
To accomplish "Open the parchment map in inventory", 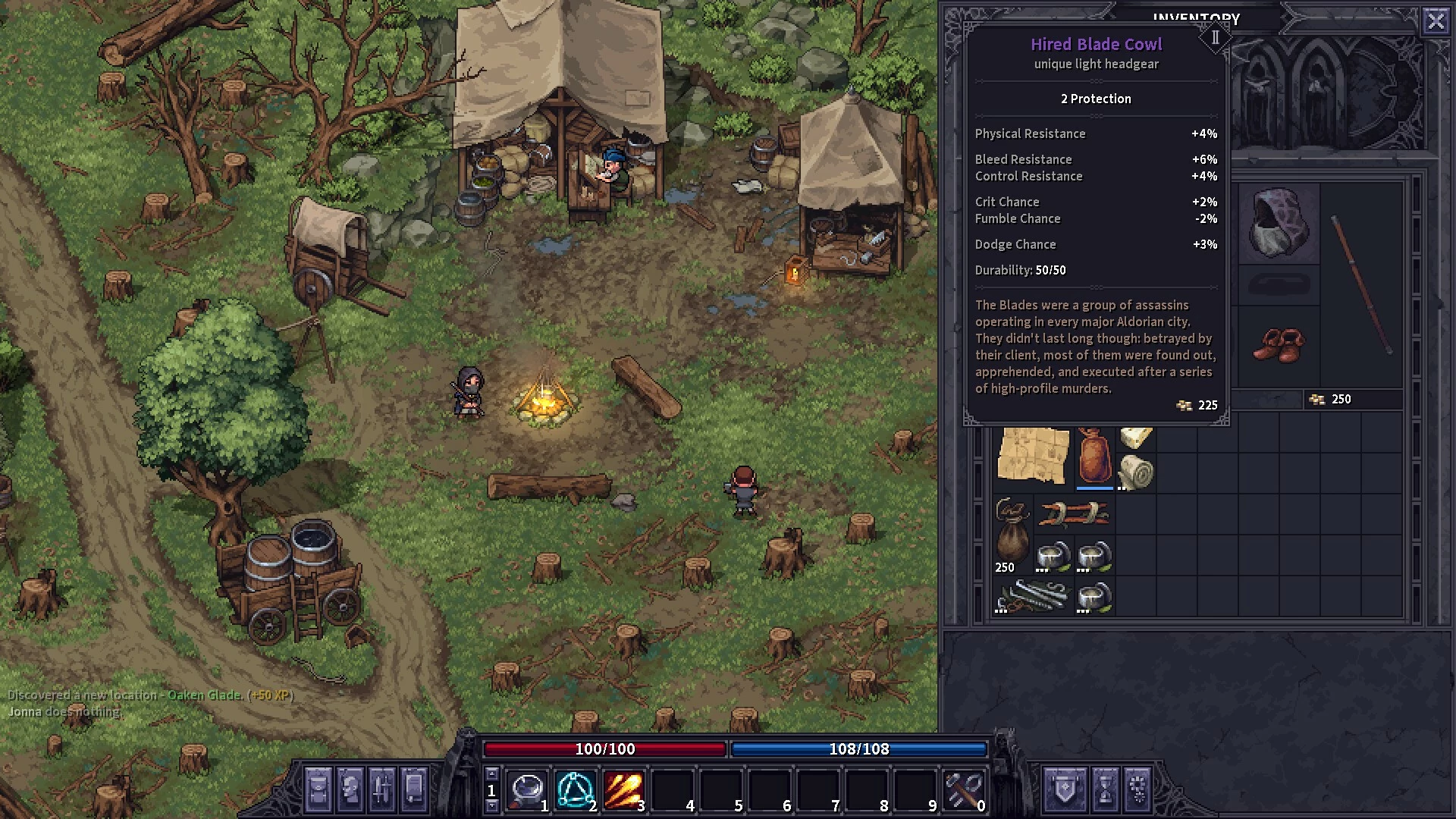I will [1033, 455].
